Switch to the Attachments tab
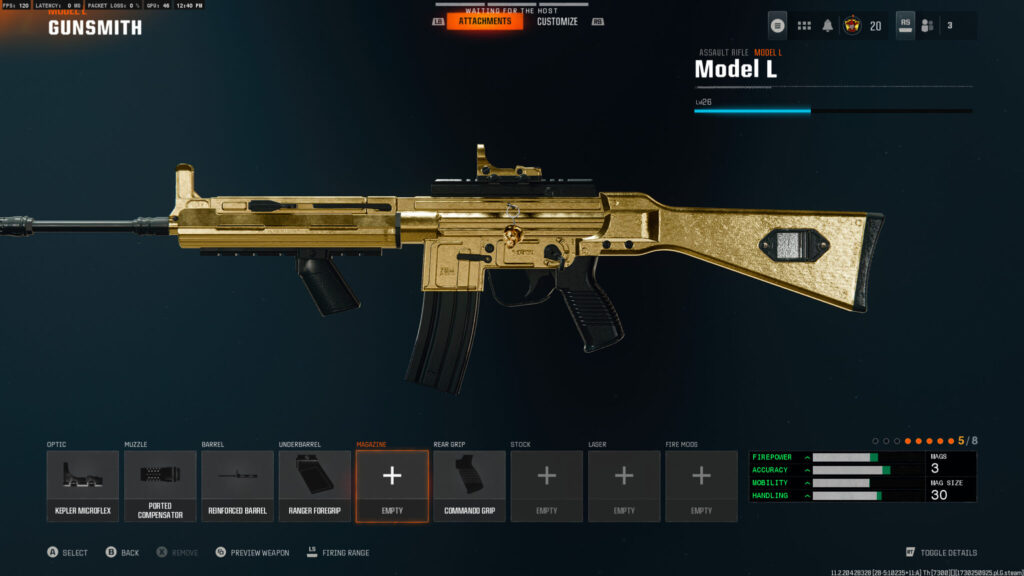This screenshot has width=1024, height=576. [485, 21]
